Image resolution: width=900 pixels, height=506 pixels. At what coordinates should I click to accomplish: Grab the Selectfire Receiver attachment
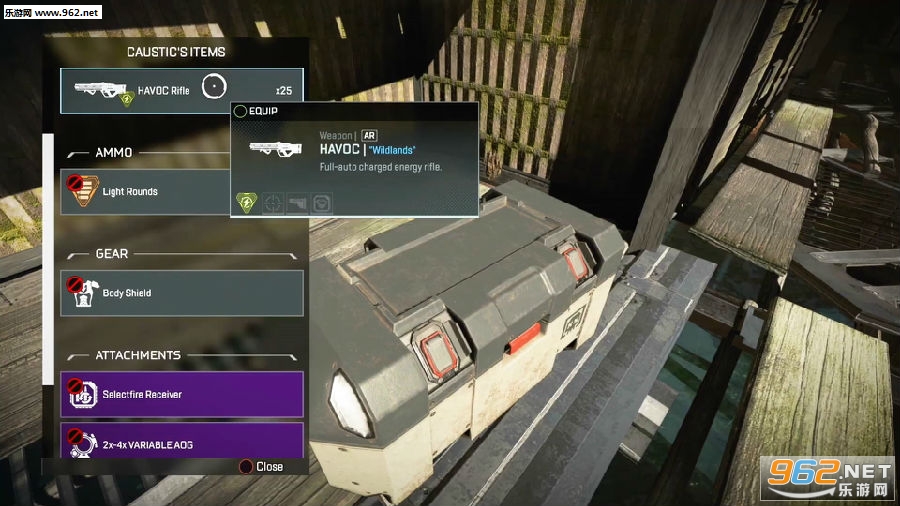[181, 394]
